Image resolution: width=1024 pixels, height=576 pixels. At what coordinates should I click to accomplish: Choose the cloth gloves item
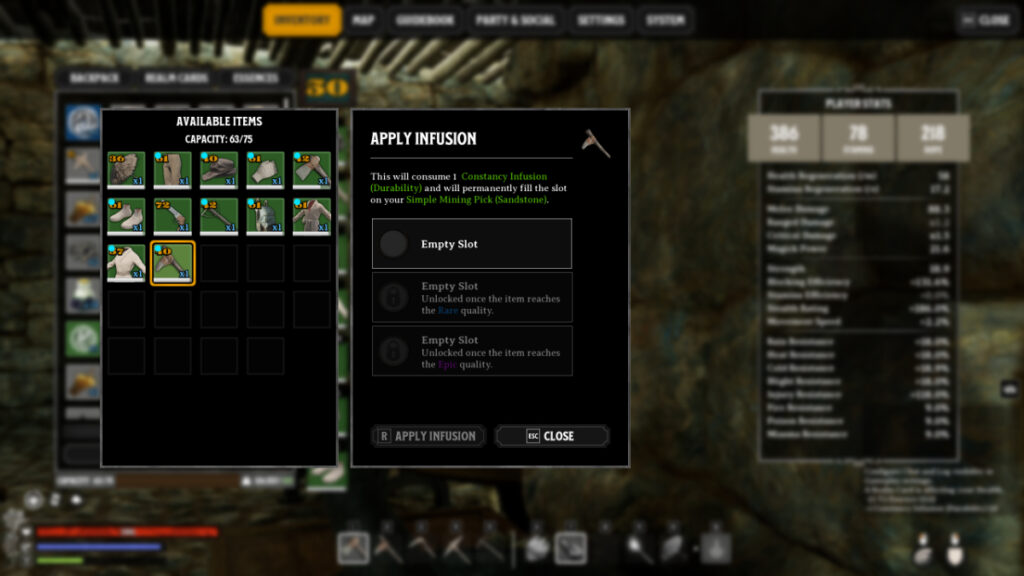pos(264,170)
